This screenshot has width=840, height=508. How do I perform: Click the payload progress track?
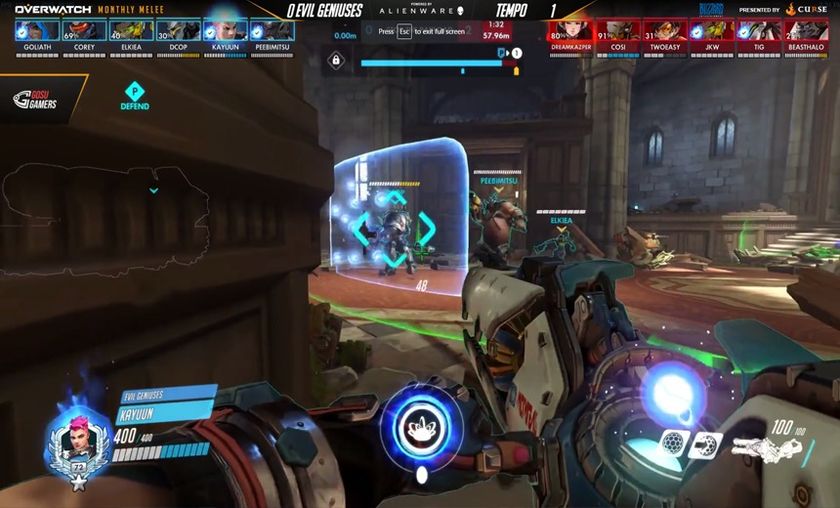[437, 63]
